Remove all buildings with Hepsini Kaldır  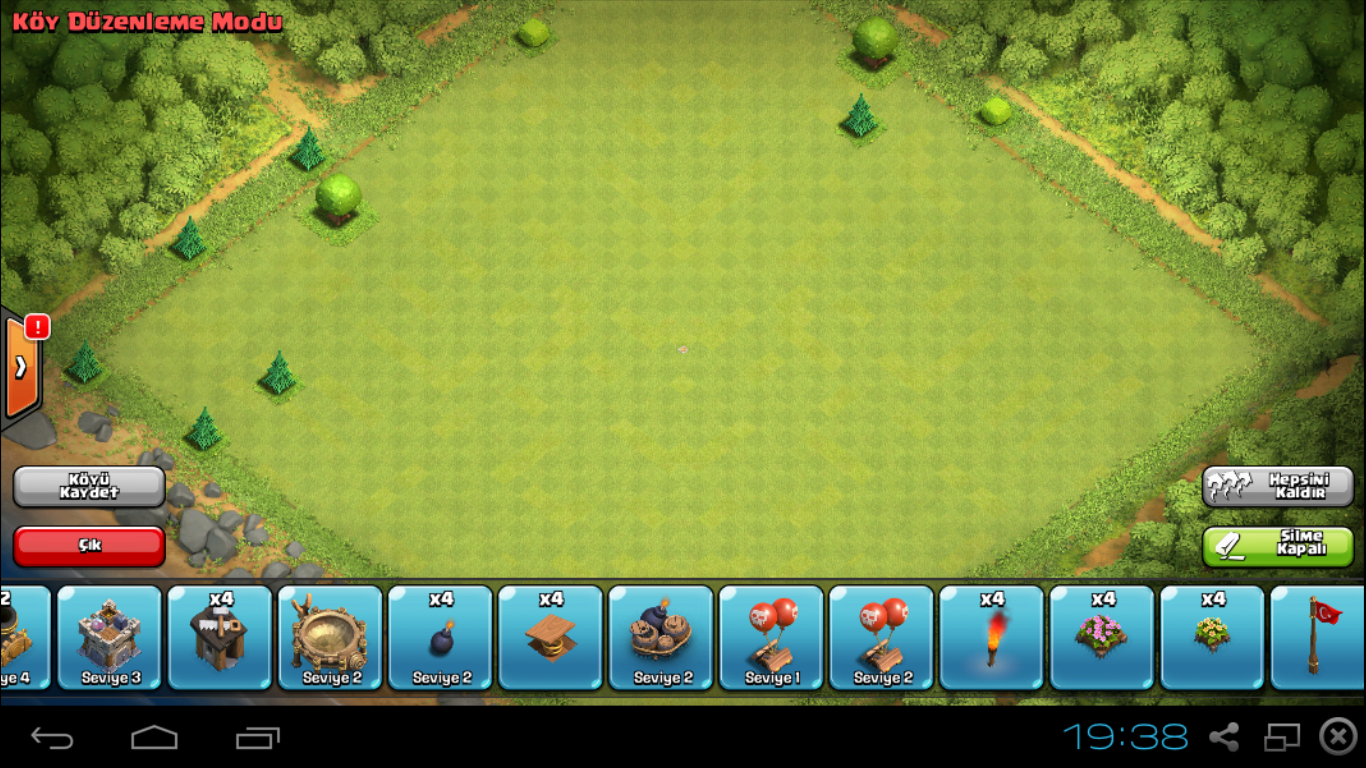point(1277,486)
